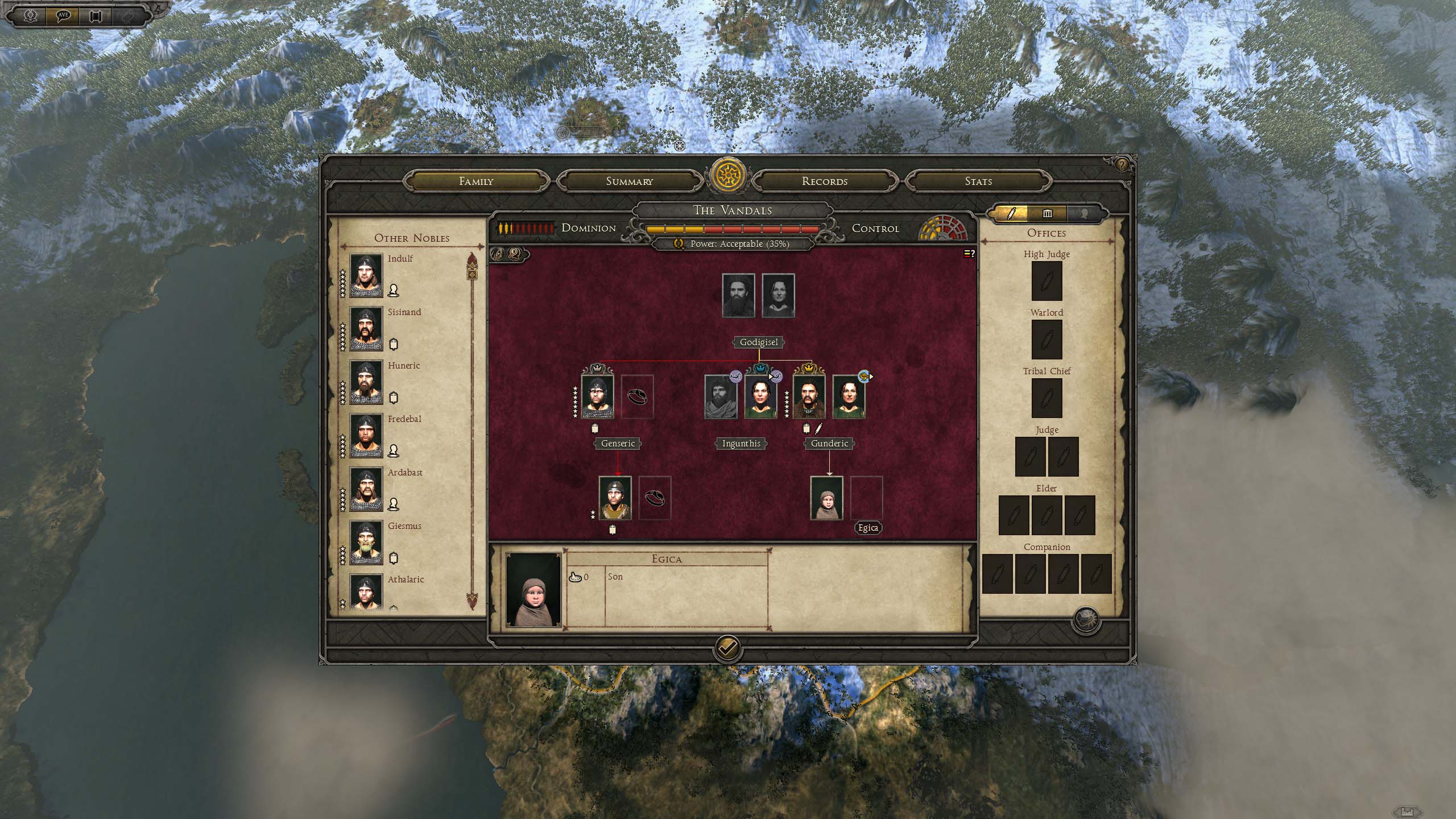Image resolution: width=1456 pixels, height=819 pixels.
Task: Click Ingunthis's portrait in the tree
Action: pos(760,396)
